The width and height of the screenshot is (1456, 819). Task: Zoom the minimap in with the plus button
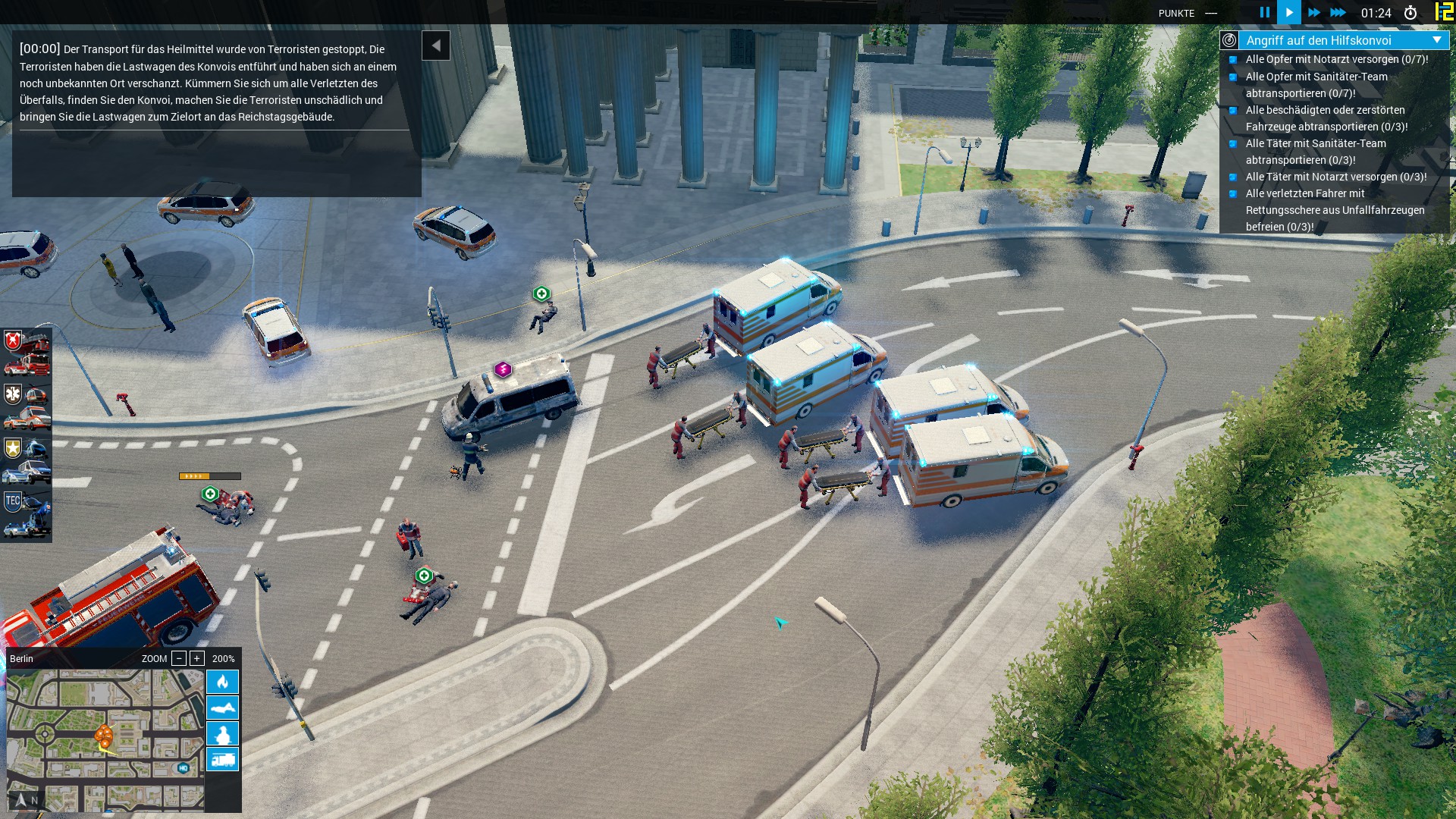click(x=196, y=658)
